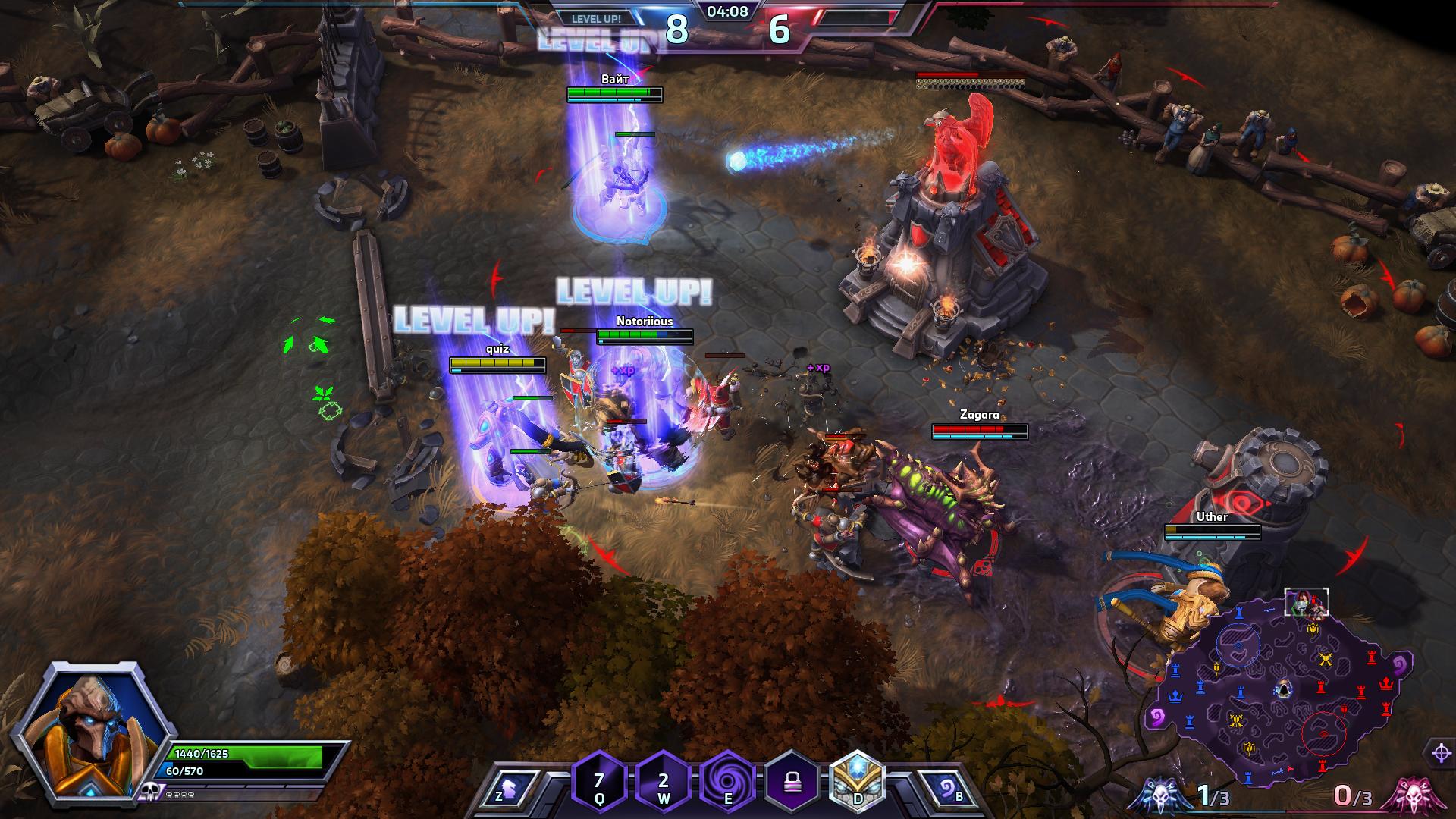Click the pink raven tribute counter icon
This screenshot has width=1456, height=819.
(1407, 796)
